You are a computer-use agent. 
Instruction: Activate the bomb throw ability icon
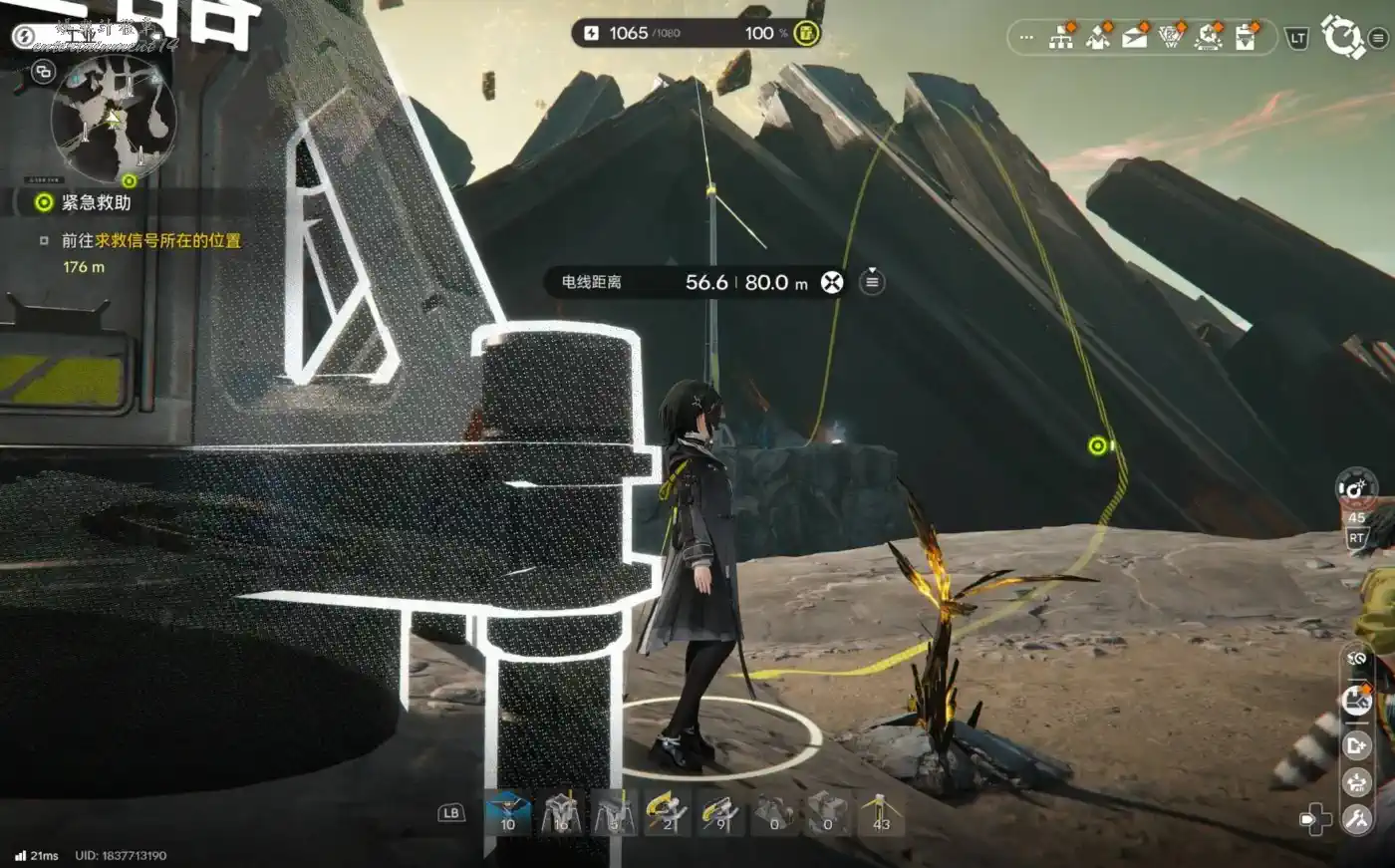click(1355, 488)
